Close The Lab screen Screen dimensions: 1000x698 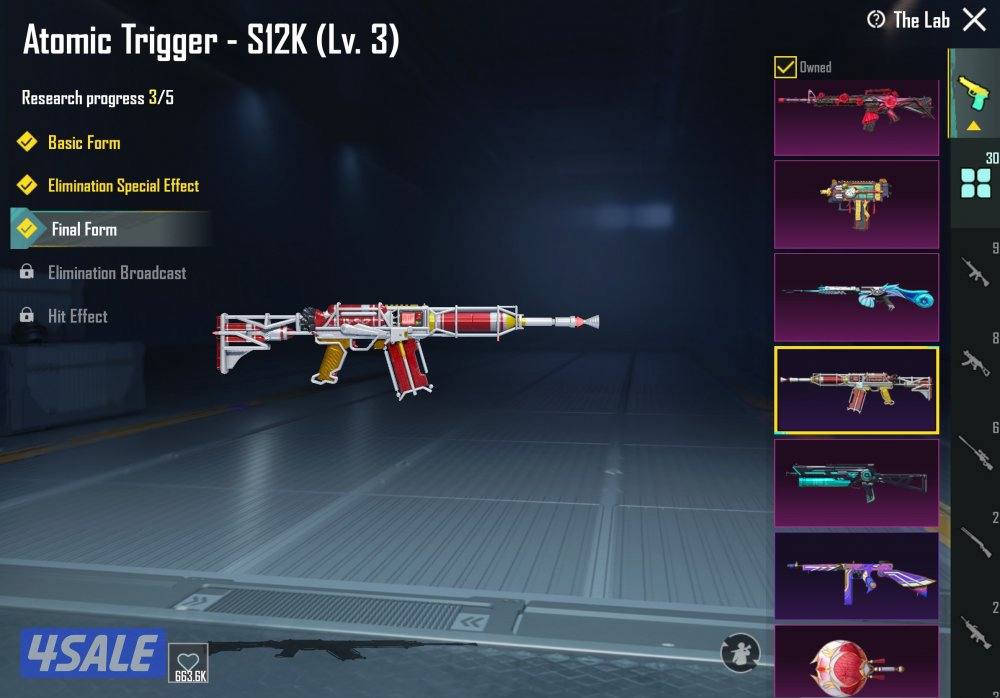tap(974, 20)
